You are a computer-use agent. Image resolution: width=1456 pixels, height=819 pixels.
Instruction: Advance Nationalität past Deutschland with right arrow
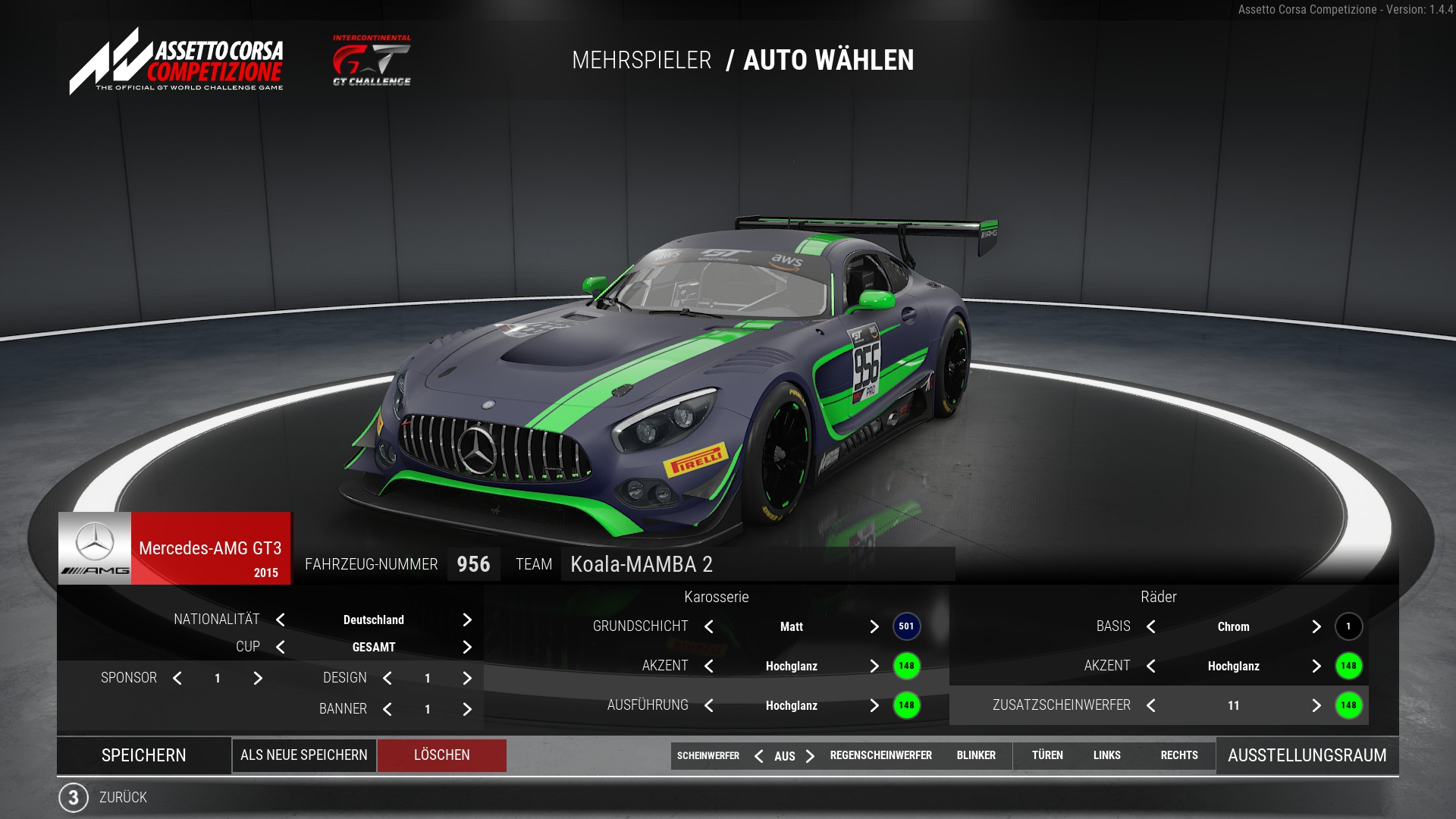point(467,620)
